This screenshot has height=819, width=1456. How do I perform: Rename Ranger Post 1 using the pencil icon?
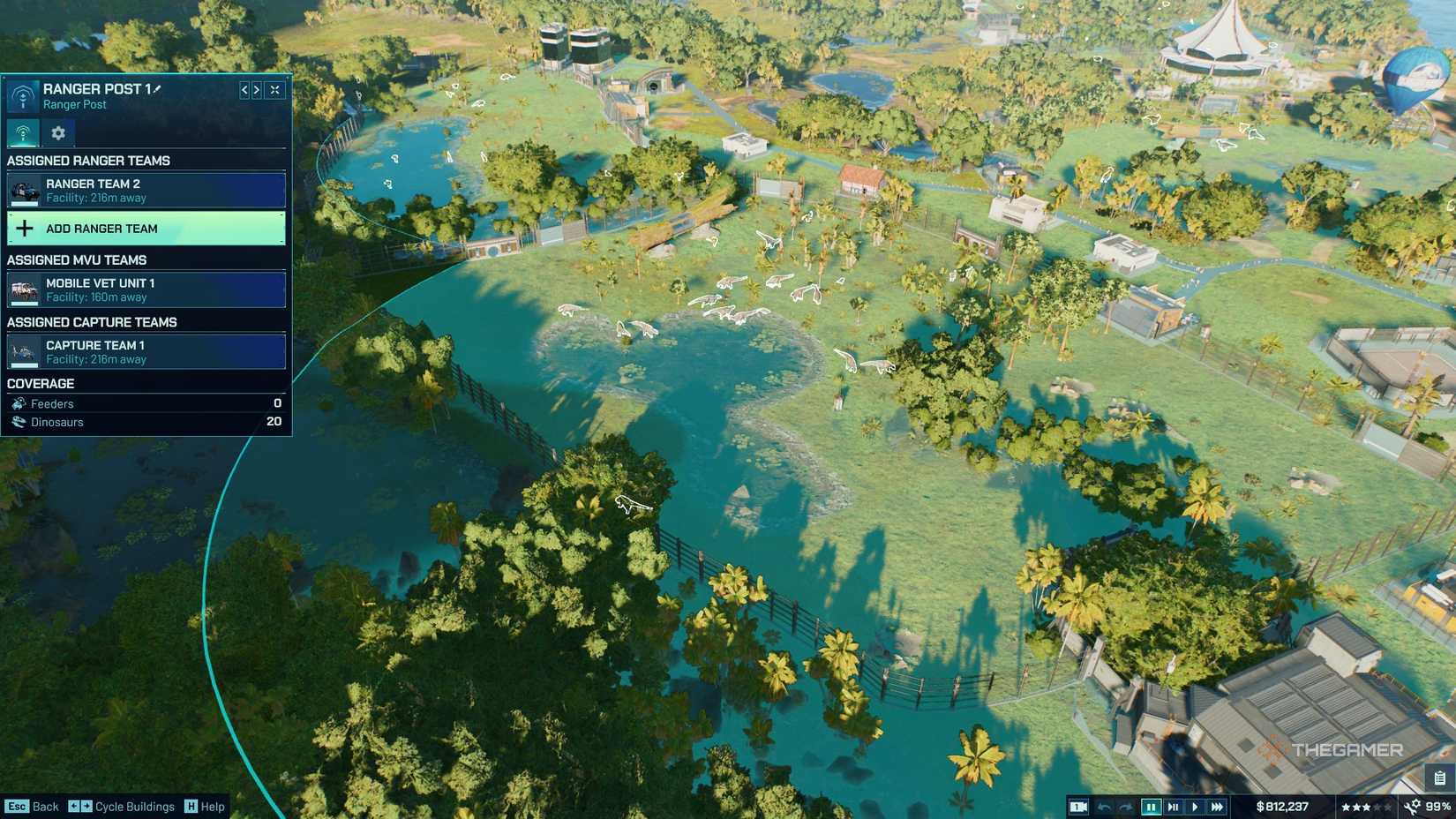click(x=158, y=88)
